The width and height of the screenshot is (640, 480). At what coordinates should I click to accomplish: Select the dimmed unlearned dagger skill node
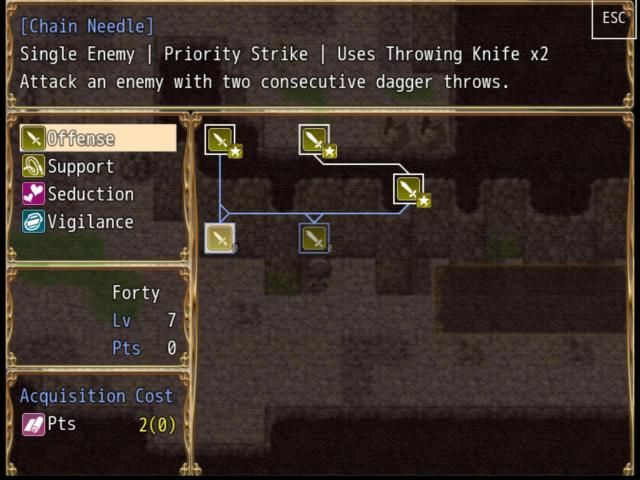[x=314, y=238]
